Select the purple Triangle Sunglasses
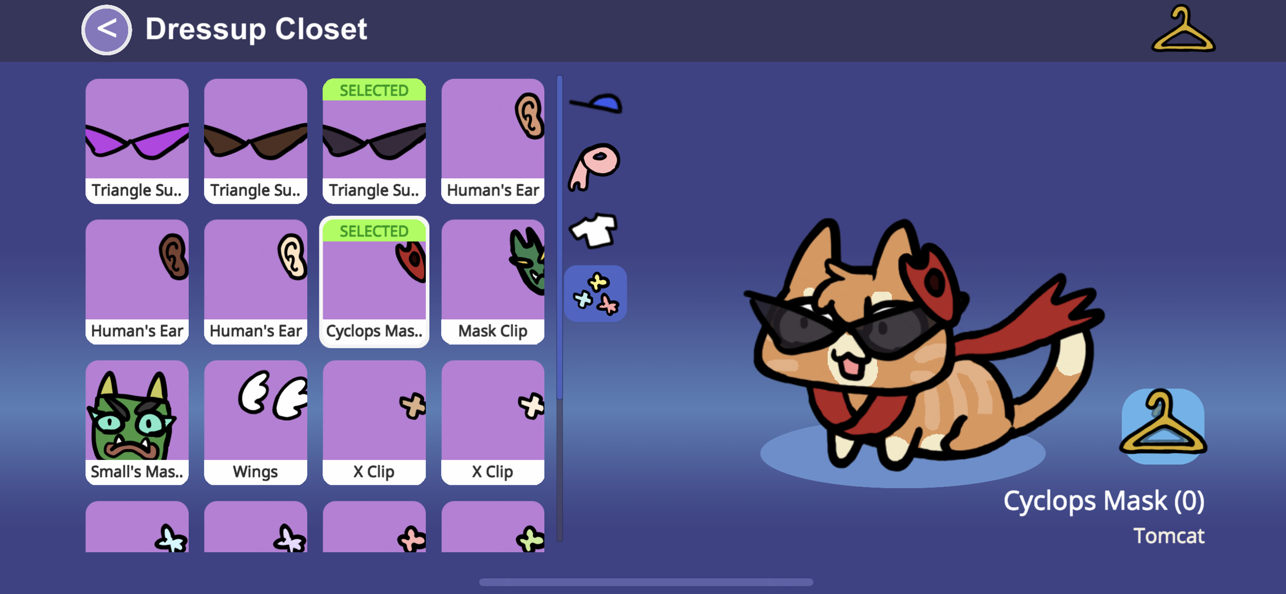The image size is (1286, 594). (137, 141)
